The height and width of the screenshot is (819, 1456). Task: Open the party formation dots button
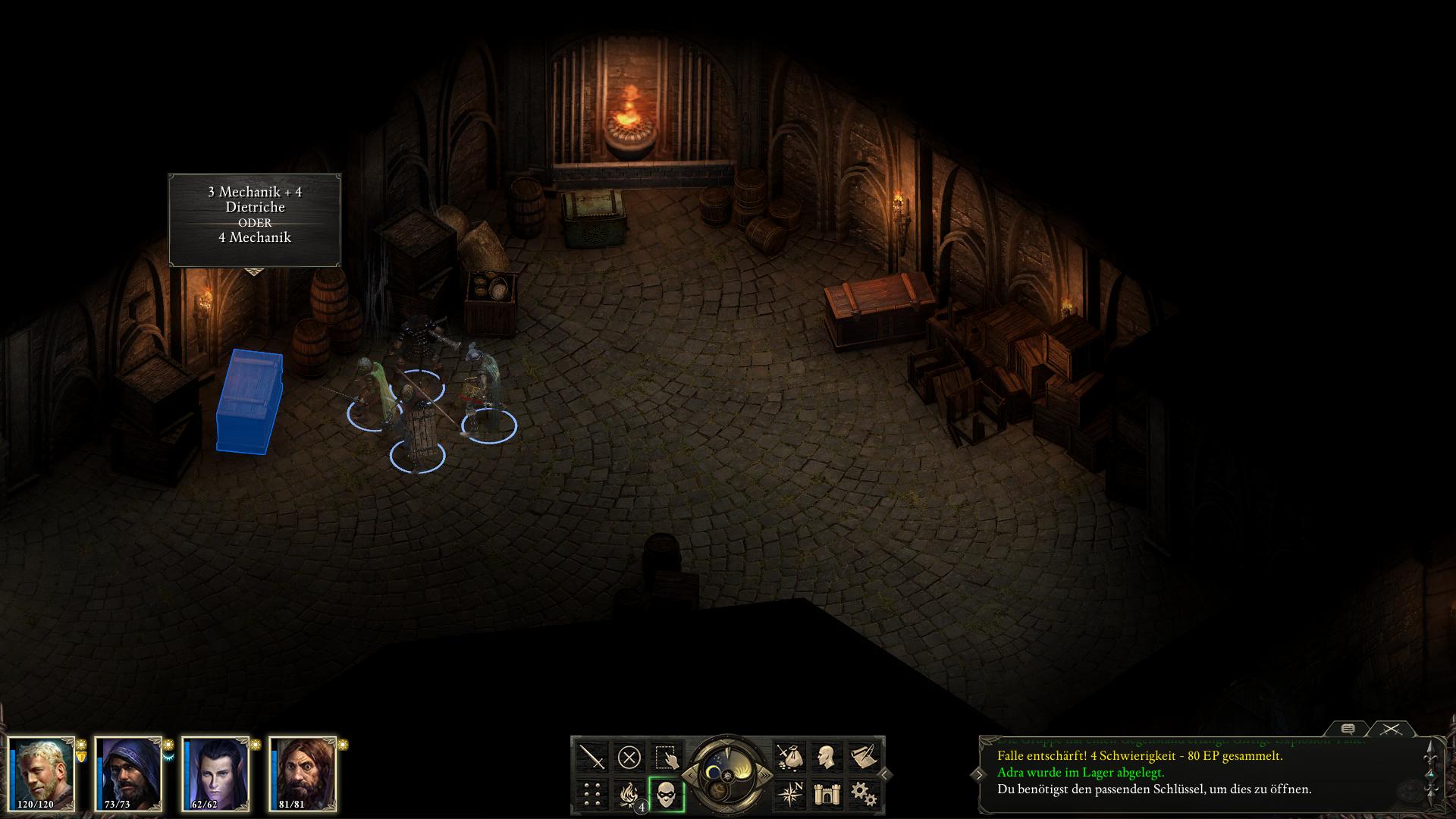tap(592, 794)
